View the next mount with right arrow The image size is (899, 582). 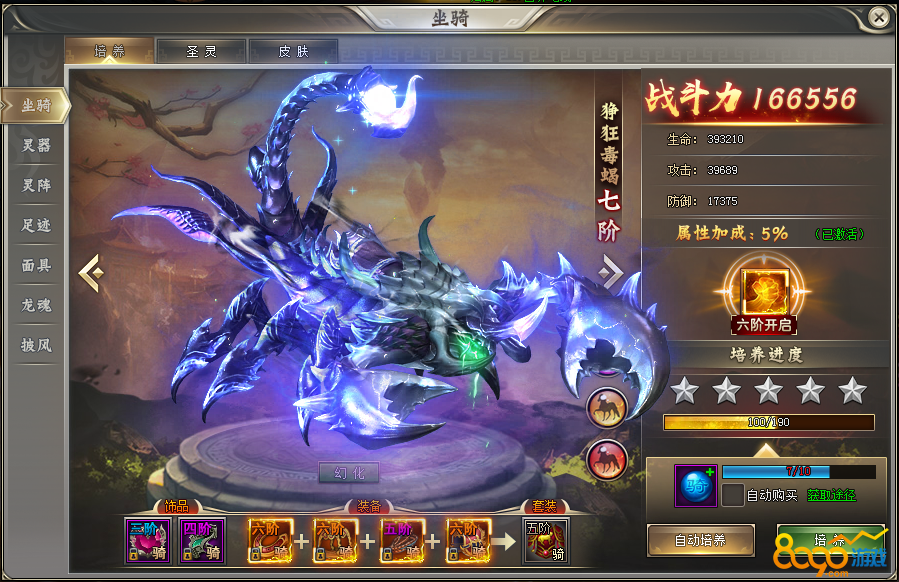pyautogui.click(x=611, y=272)
